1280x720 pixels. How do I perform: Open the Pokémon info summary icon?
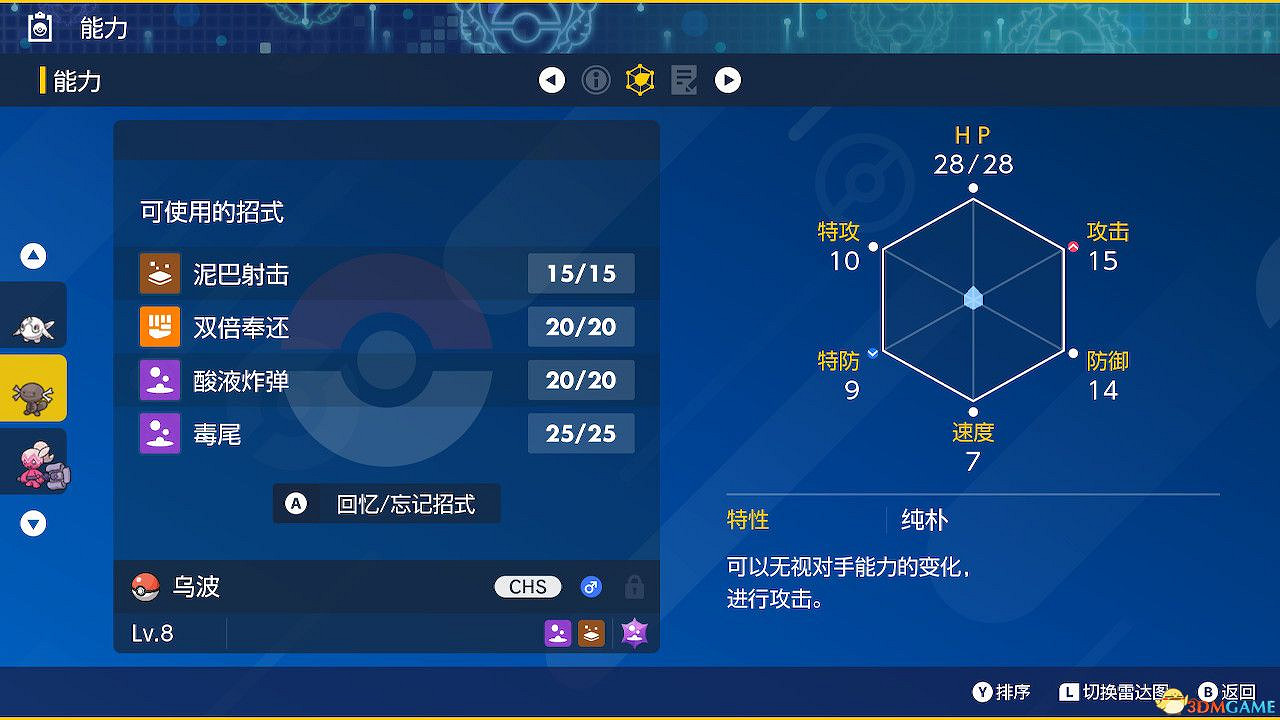pyautogui.click(x=596, y=80)
